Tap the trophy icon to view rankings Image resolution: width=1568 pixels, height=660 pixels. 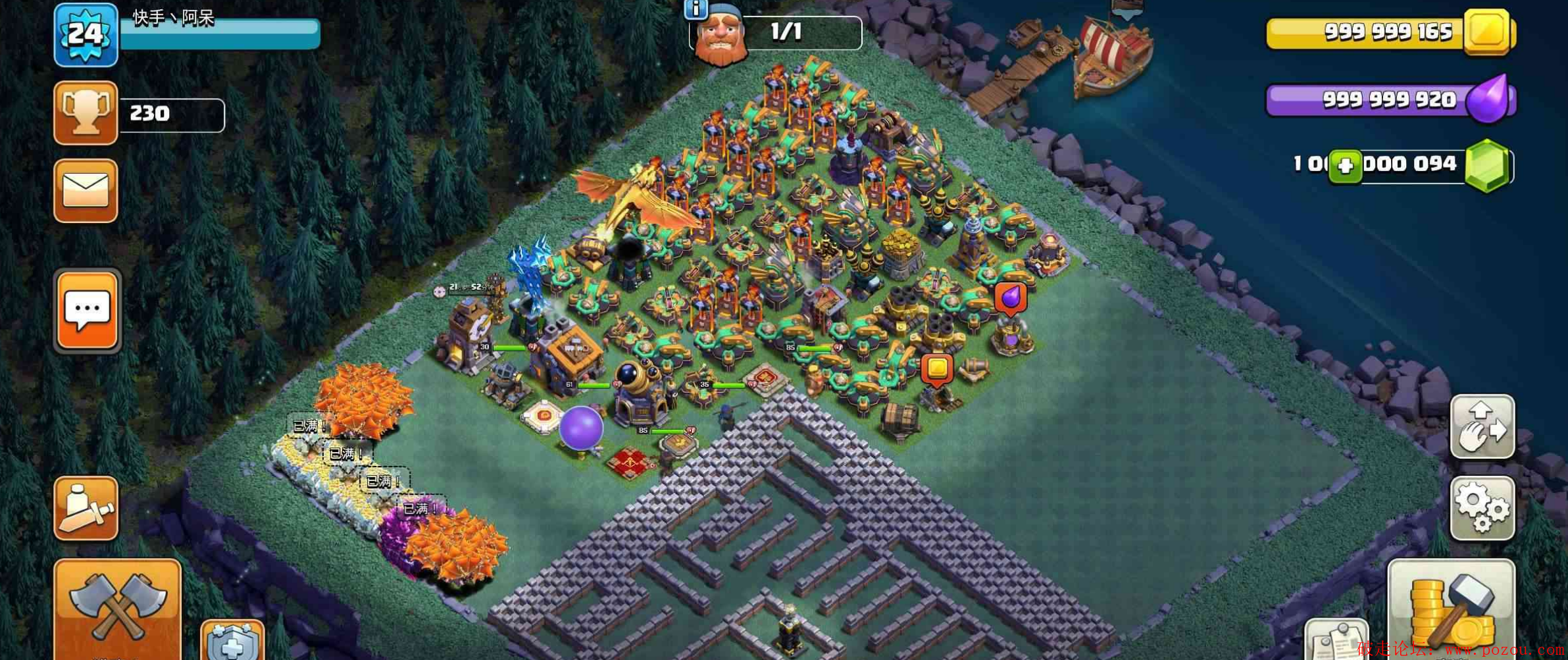[86, 113]
